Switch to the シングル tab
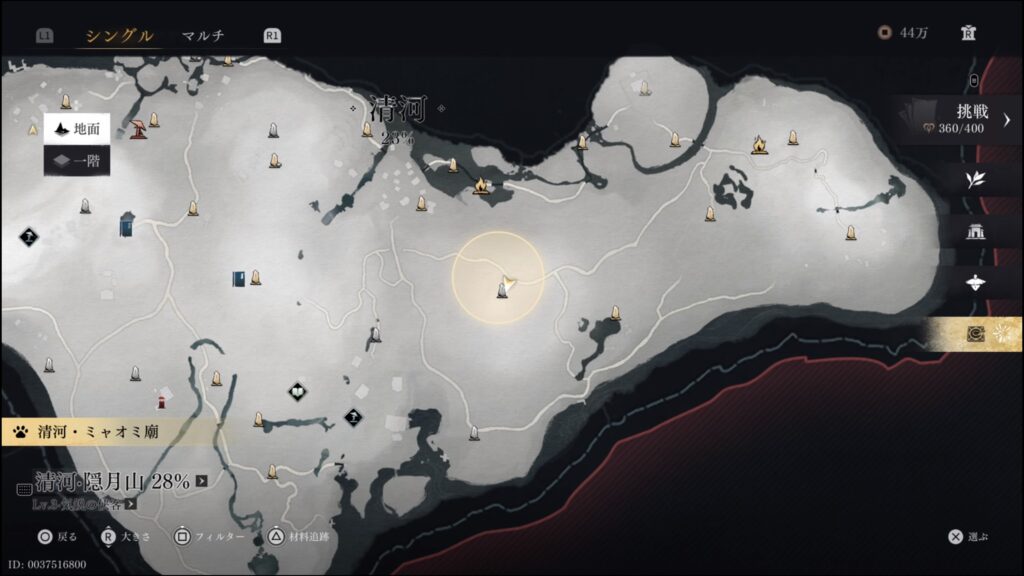1024x576 pixels. [x=119, y=36]
